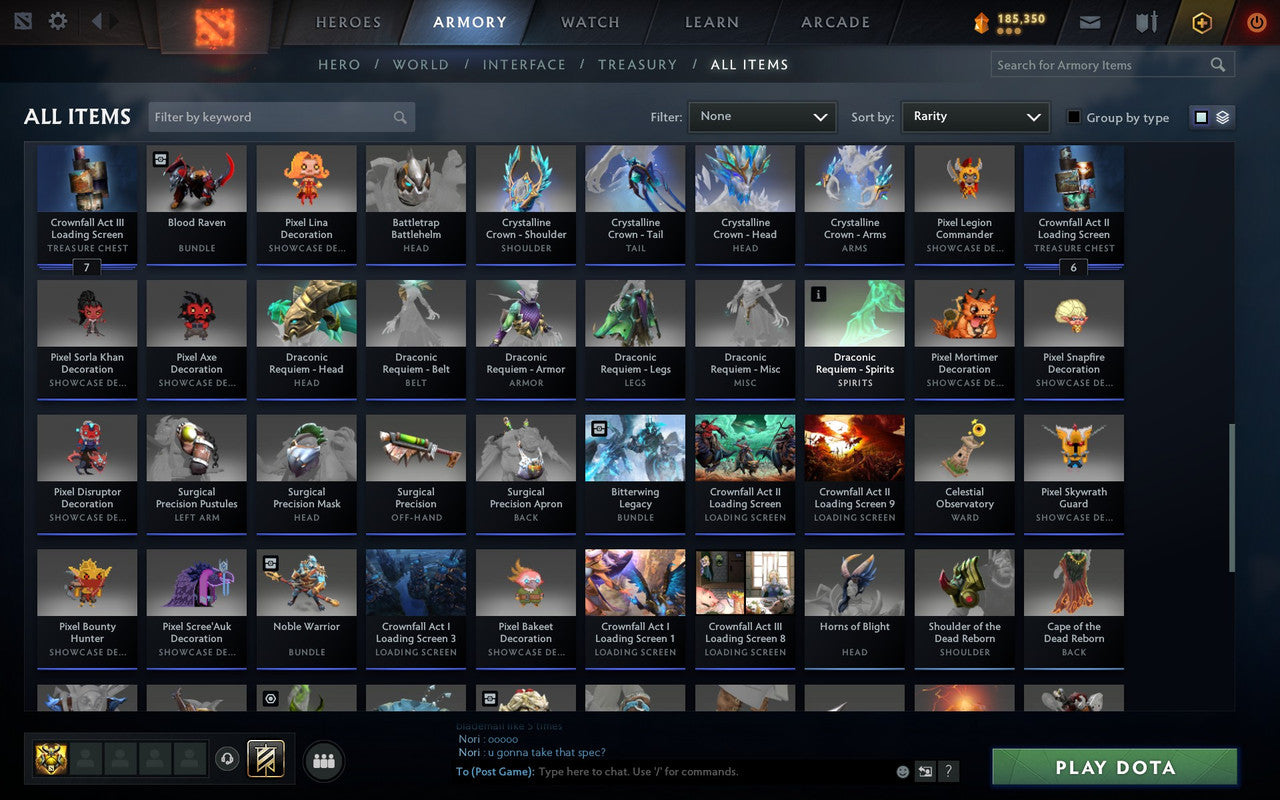Open voice chat headset icon in party bar
The height and width of the screenshot is (800, 1280).
point(228,760)
